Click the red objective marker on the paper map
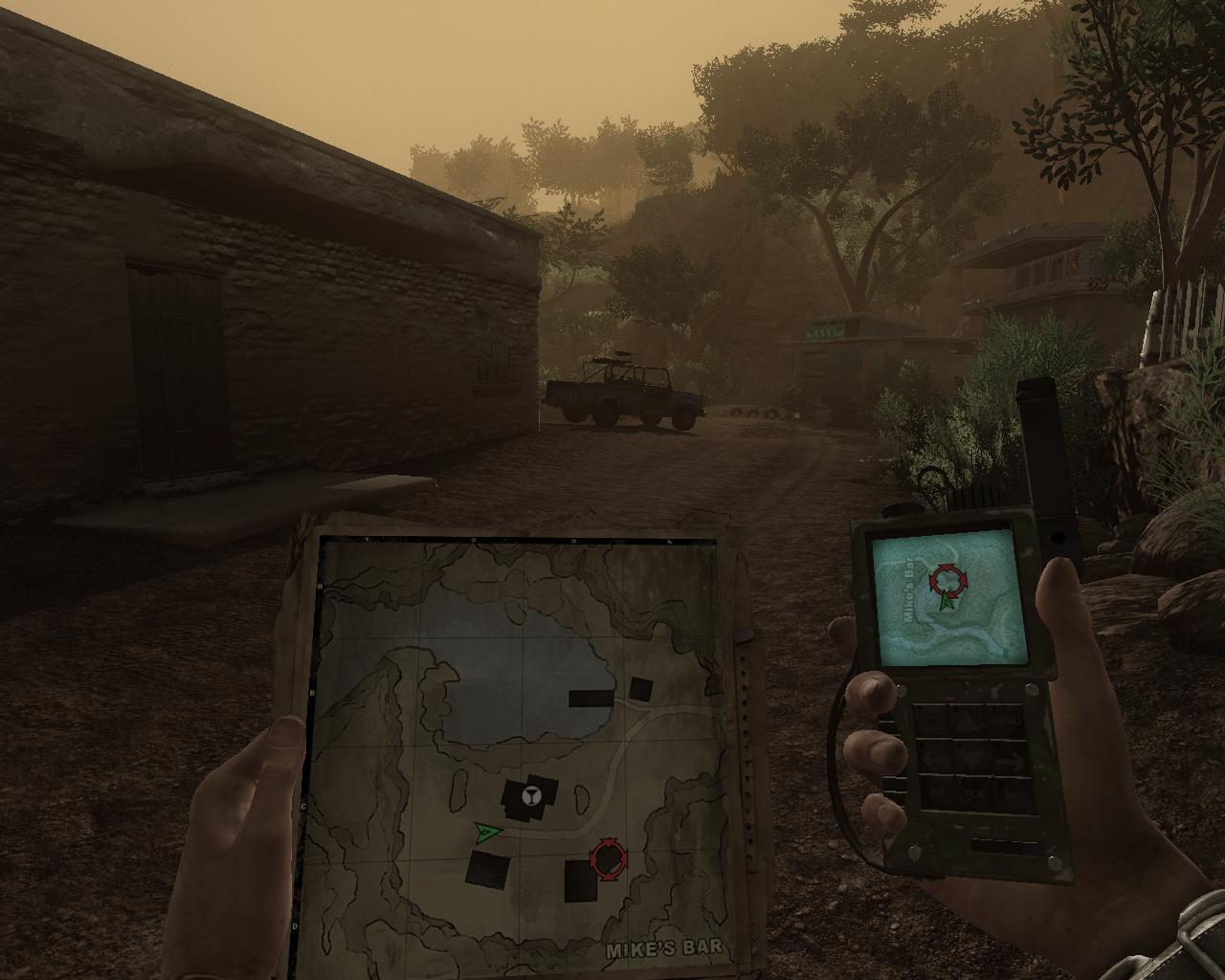The height and width of the screenshot is (980, 1225). click(x=609, y=858)
